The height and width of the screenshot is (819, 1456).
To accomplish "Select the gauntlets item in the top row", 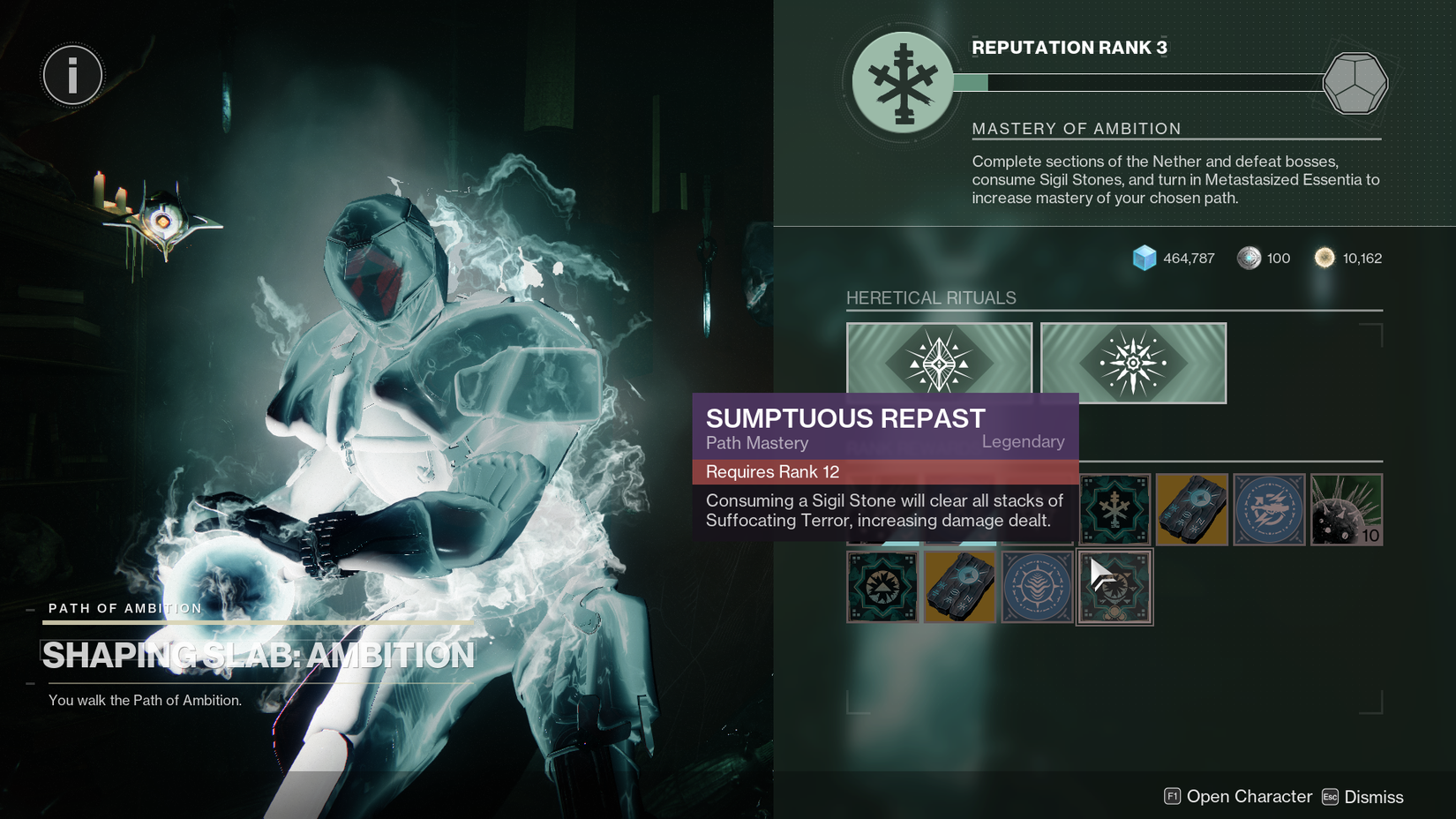I will coord(1191,509).
